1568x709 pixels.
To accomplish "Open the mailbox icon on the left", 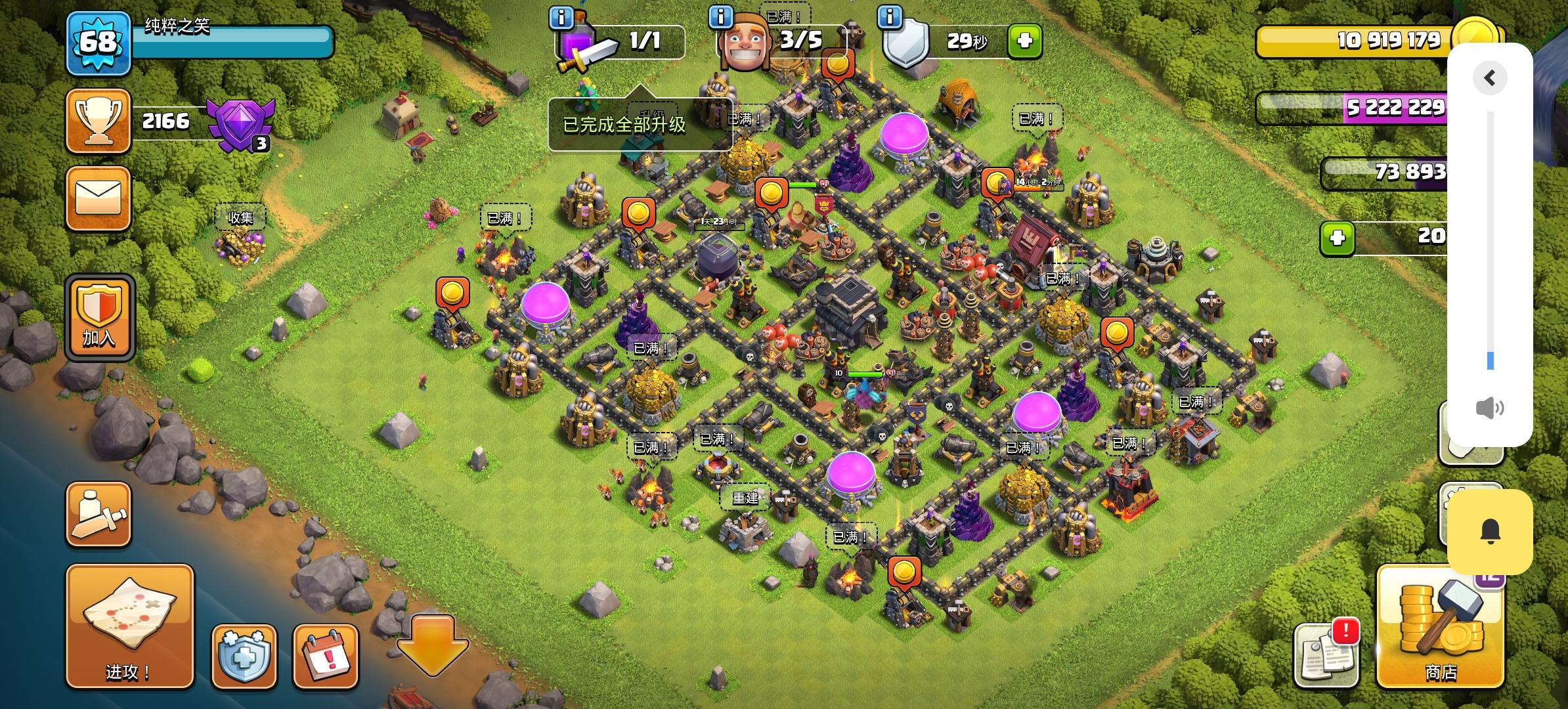I will point(97,198).
